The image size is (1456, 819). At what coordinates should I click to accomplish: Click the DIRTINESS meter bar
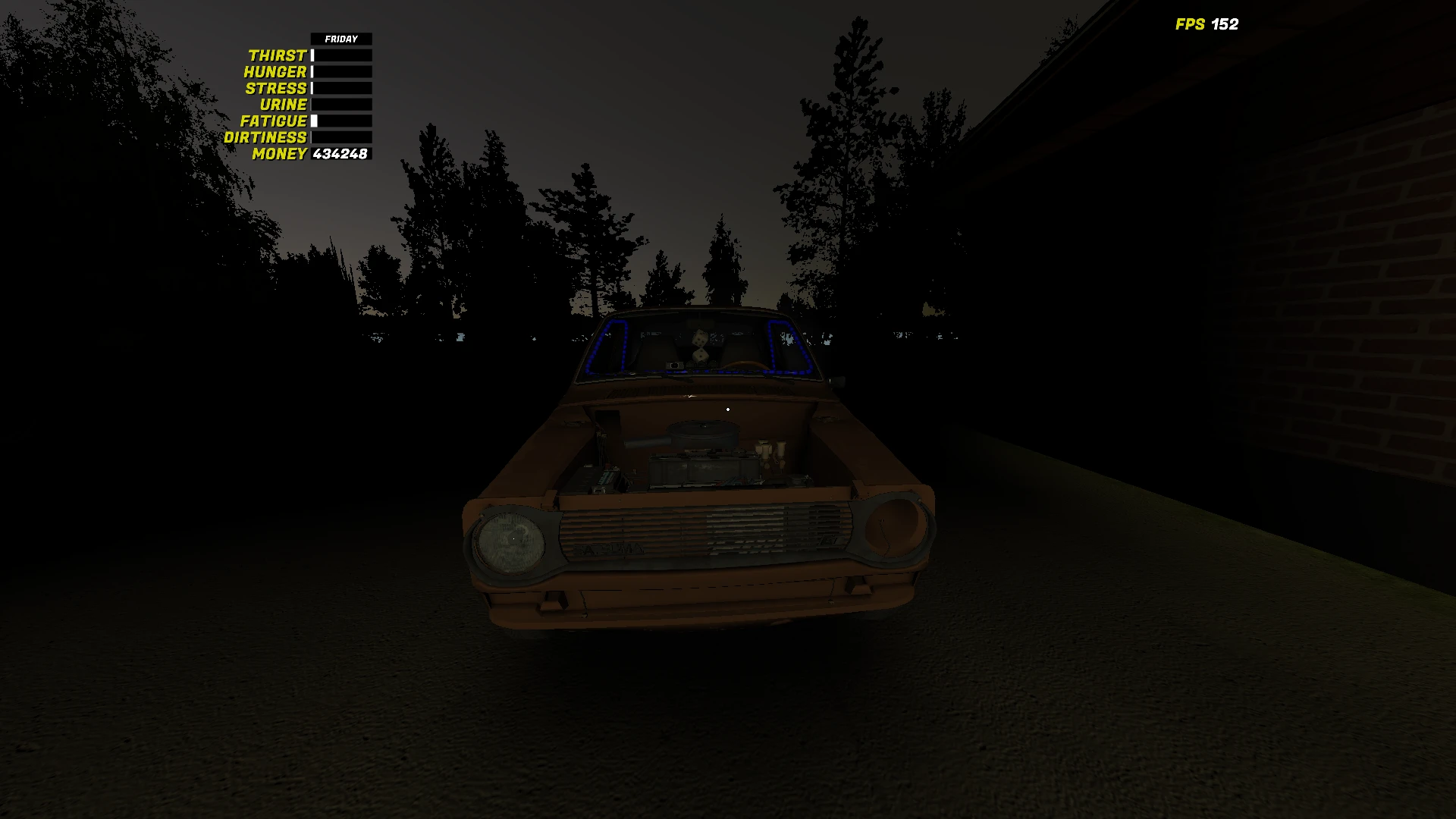pyautogui.click(x=341, y=137)
